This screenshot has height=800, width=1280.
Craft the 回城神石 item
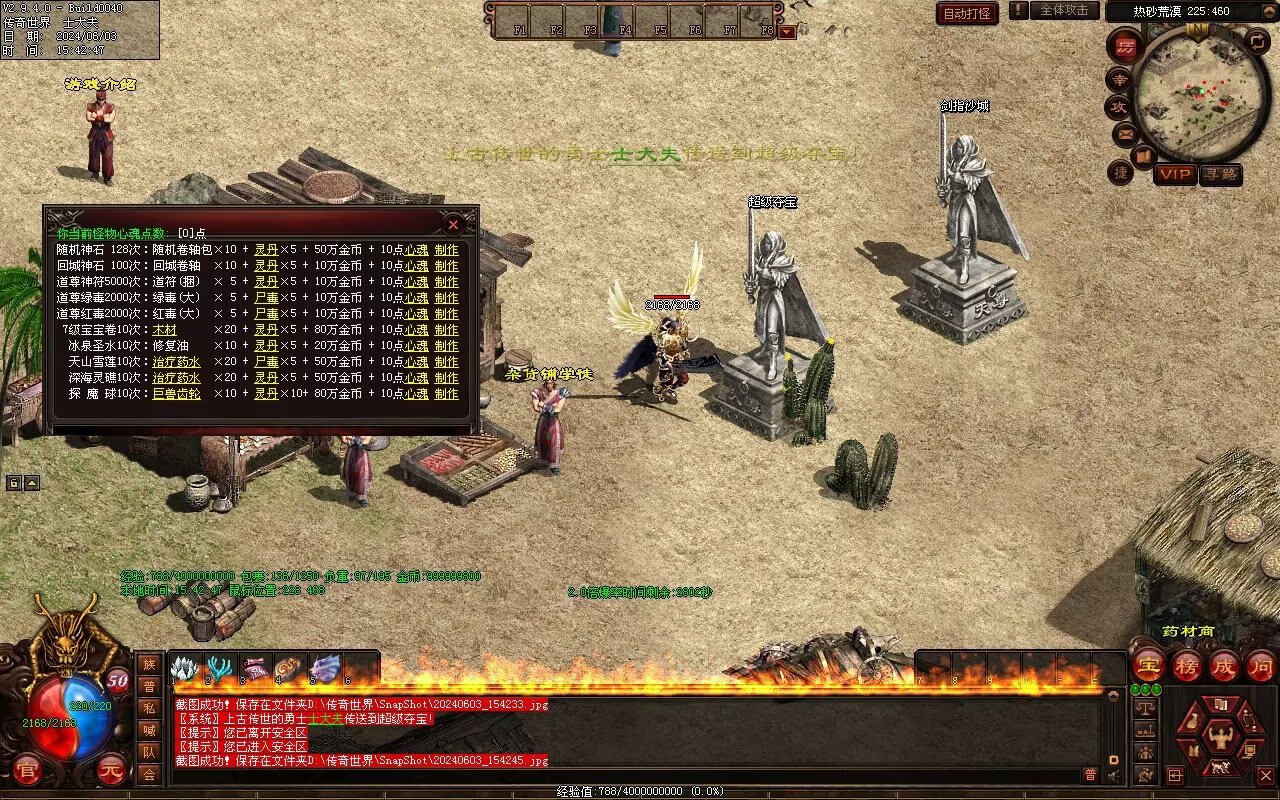coord(446,266)
